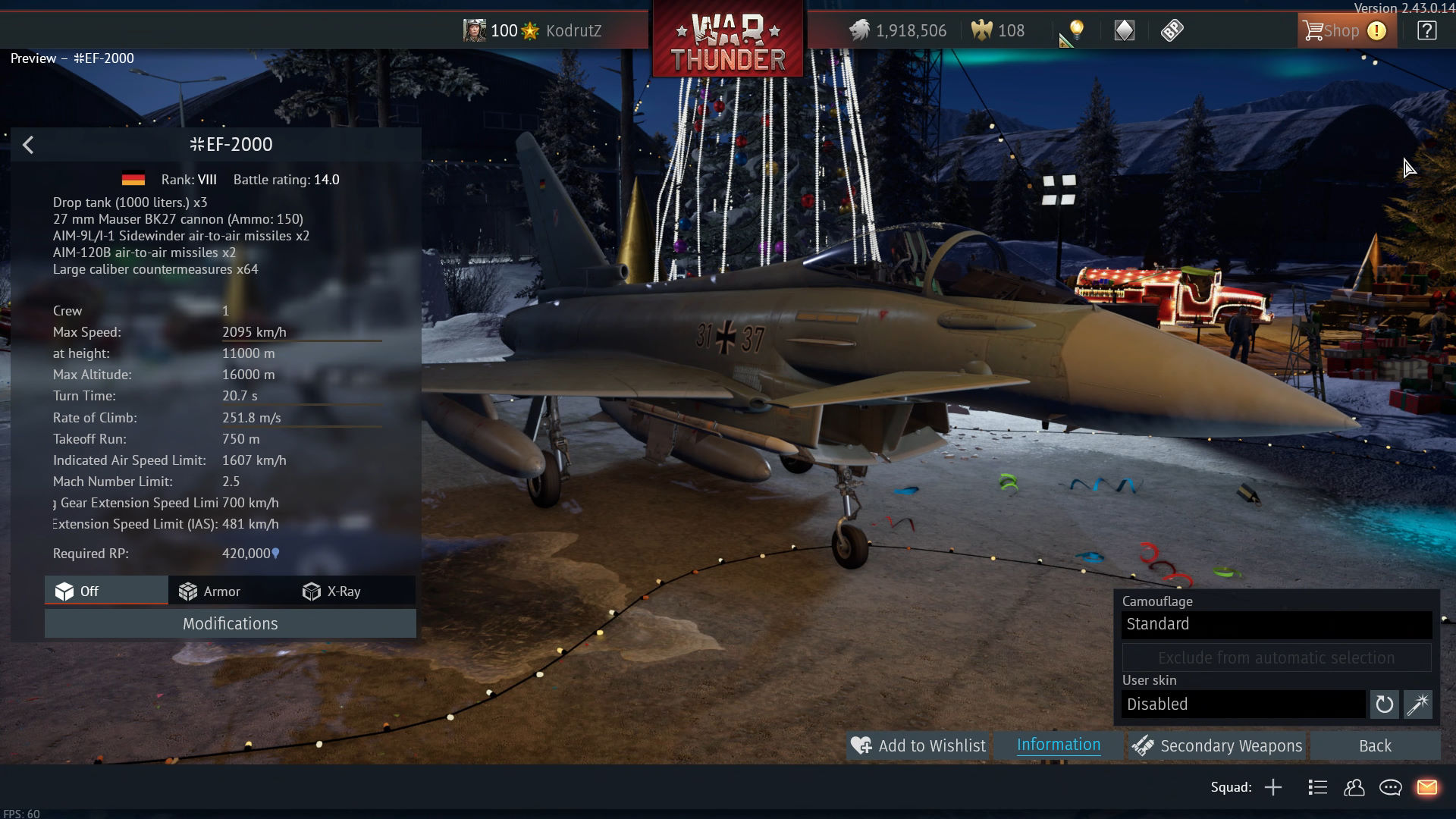Click the light bulb icon

pos(1076,30)
